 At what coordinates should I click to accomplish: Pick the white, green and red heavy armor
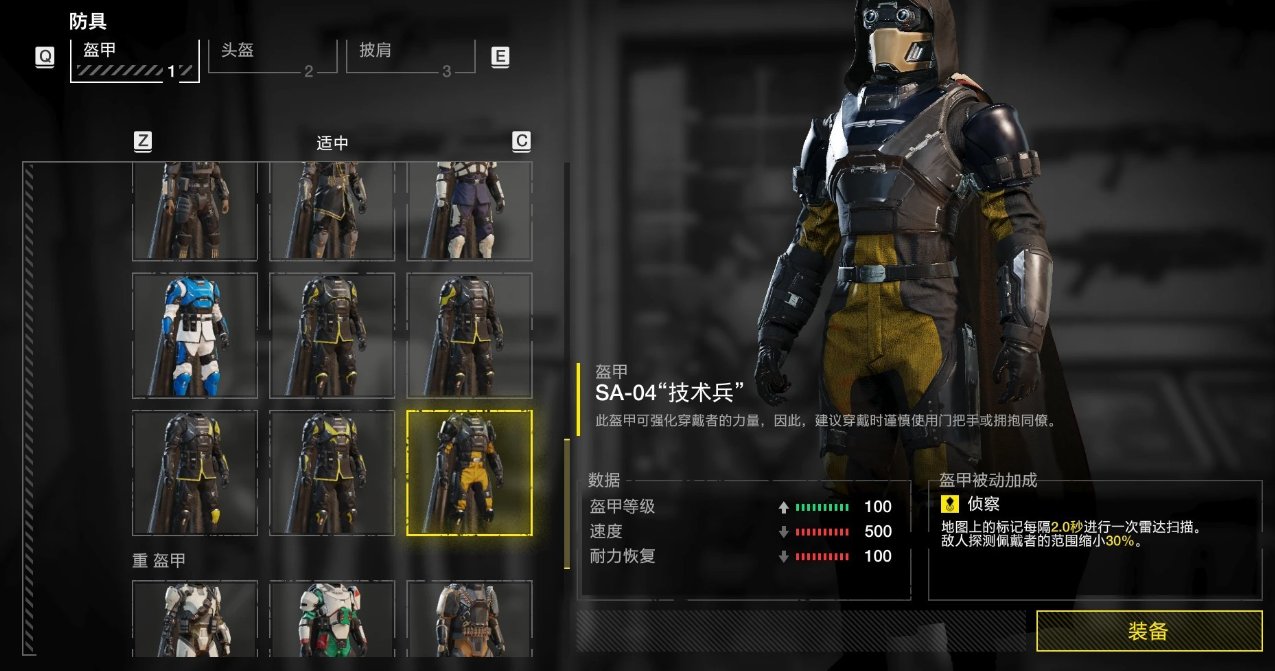coord(332,618)
